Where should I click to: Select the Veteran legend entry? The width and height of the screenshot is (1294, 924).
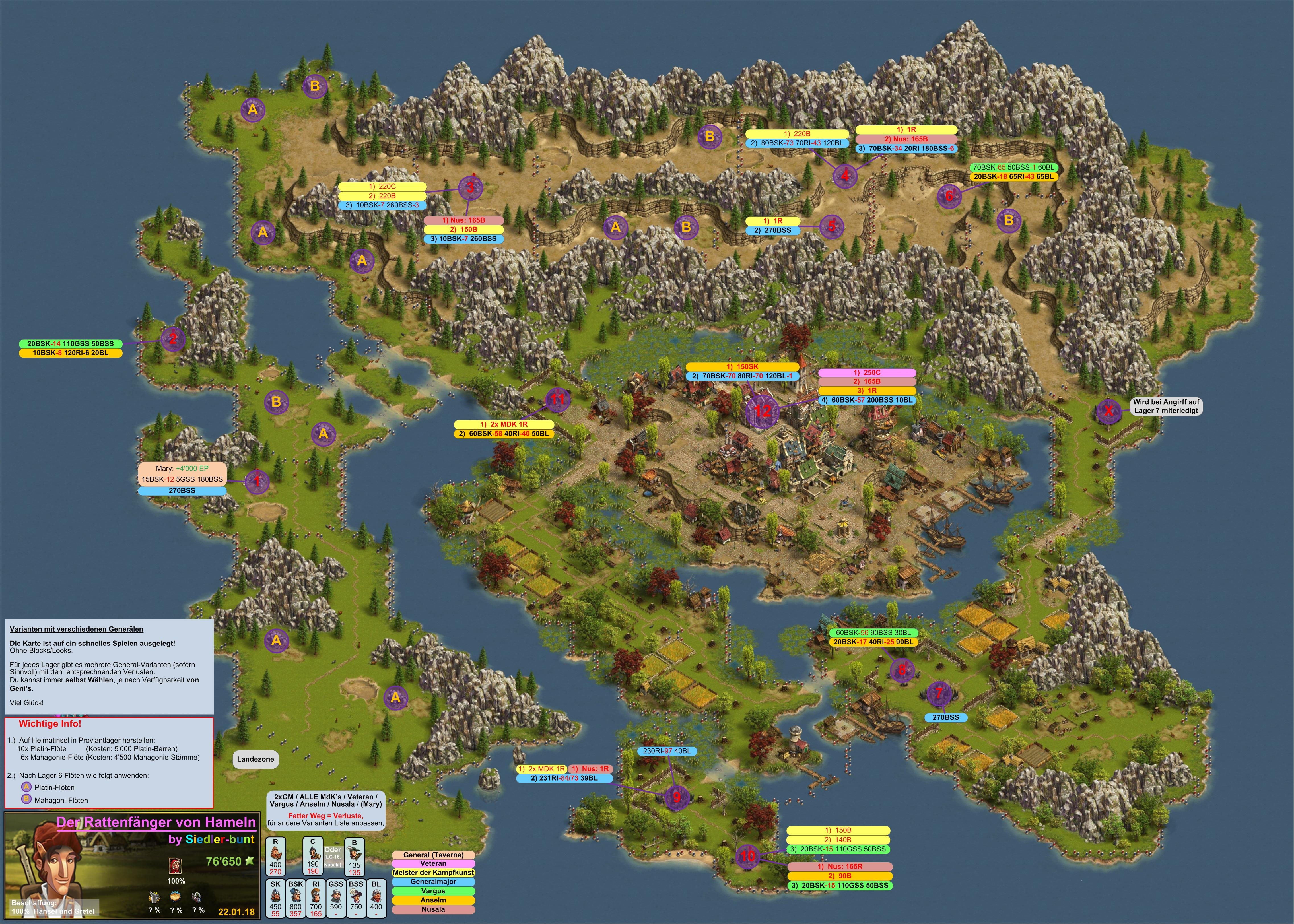pyautogui.click(x=433, y=863)
